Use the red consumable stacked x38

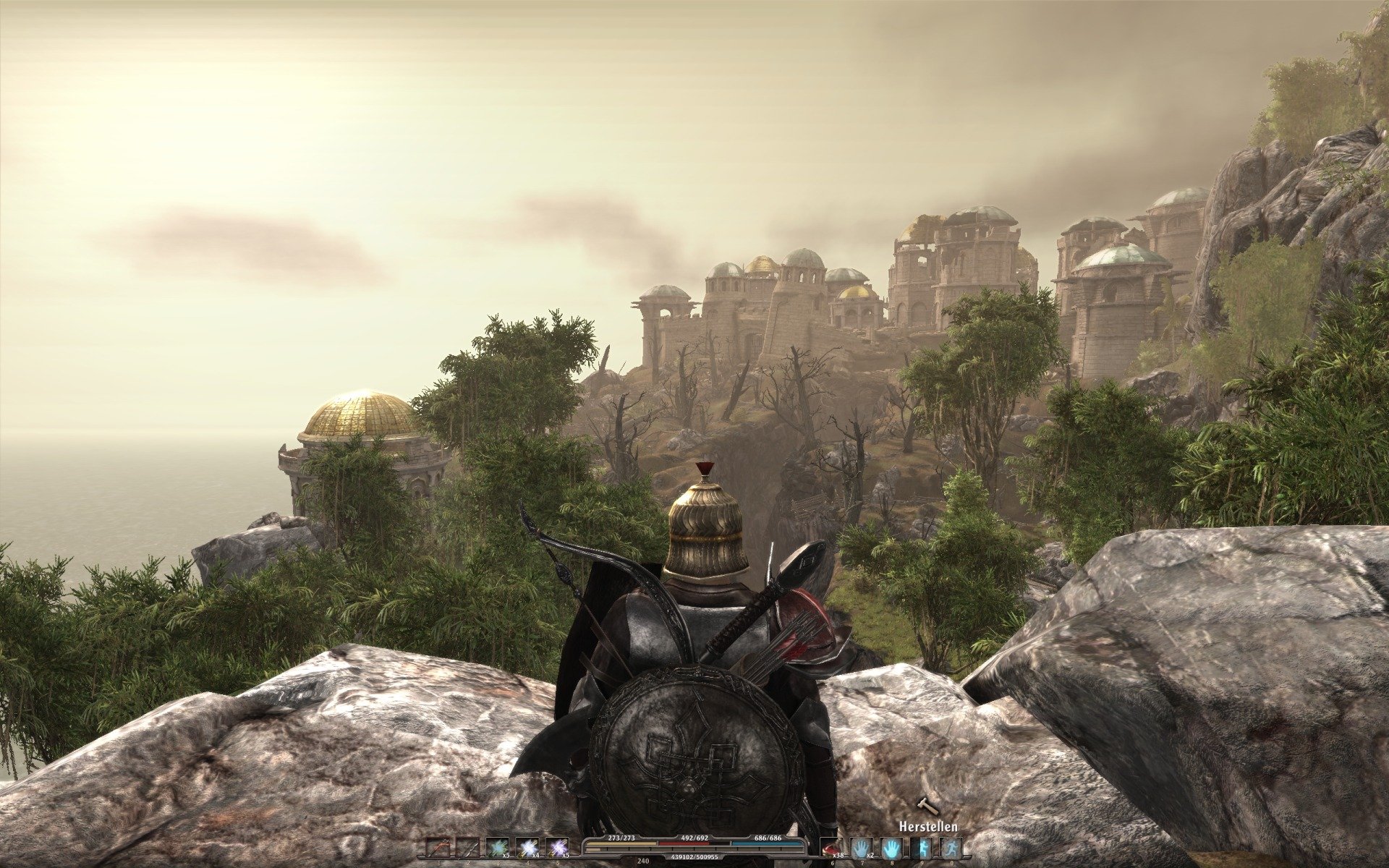[x=832, y=847]
